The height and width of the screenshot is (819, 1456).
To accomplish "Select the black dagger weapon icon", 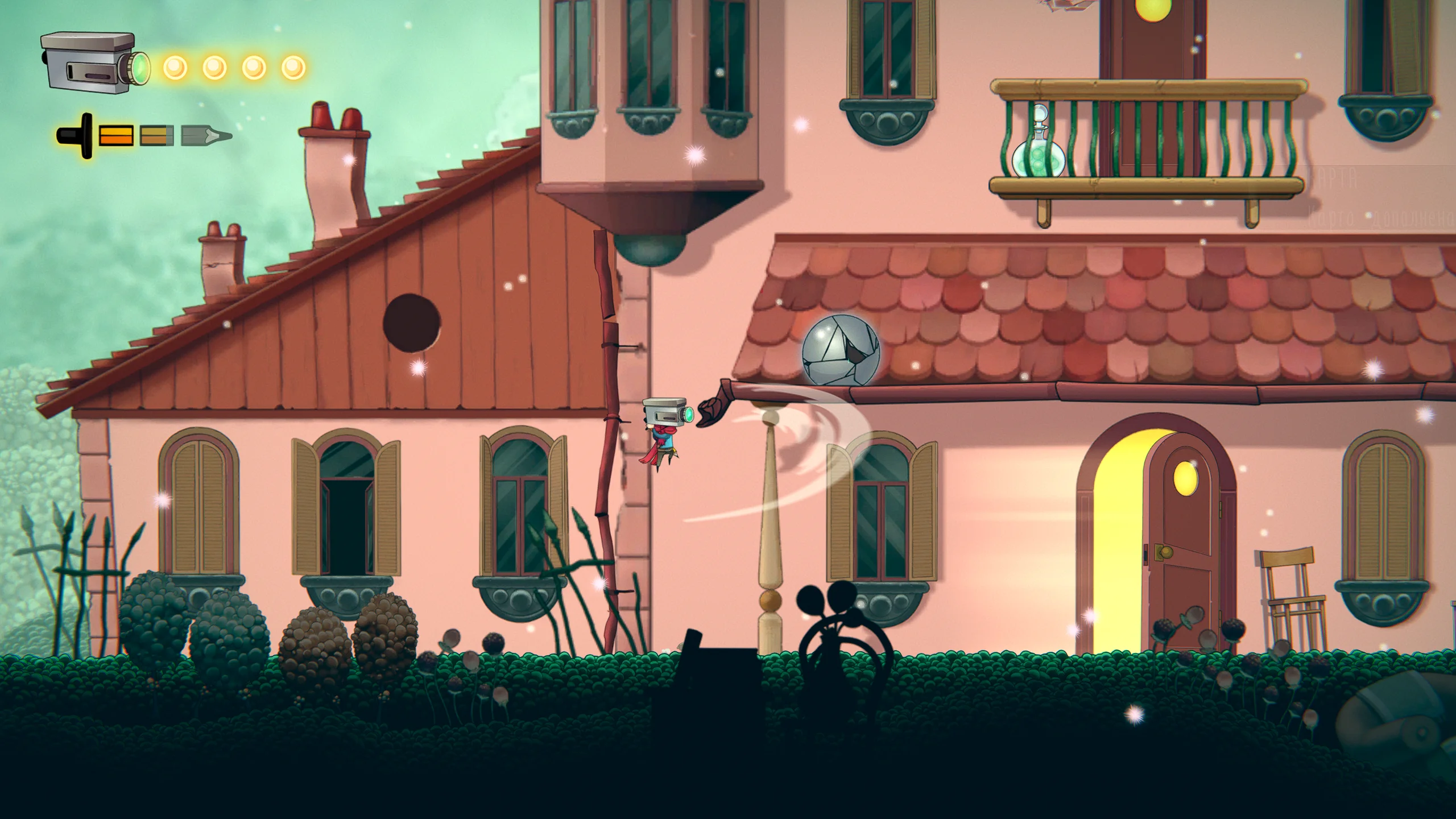I will (78, 136).
